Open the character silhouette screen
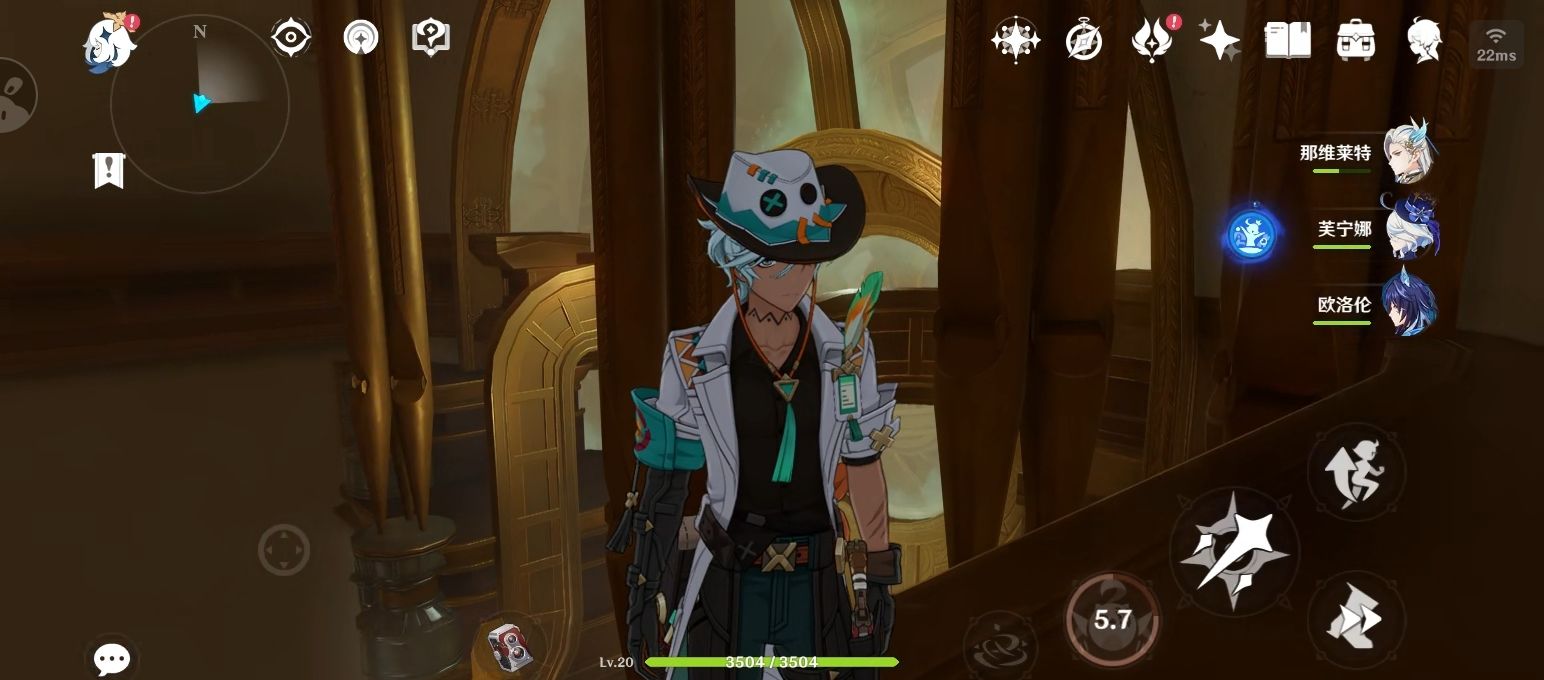Viewport: 1544px width, 680px height. pos(1423,41)
